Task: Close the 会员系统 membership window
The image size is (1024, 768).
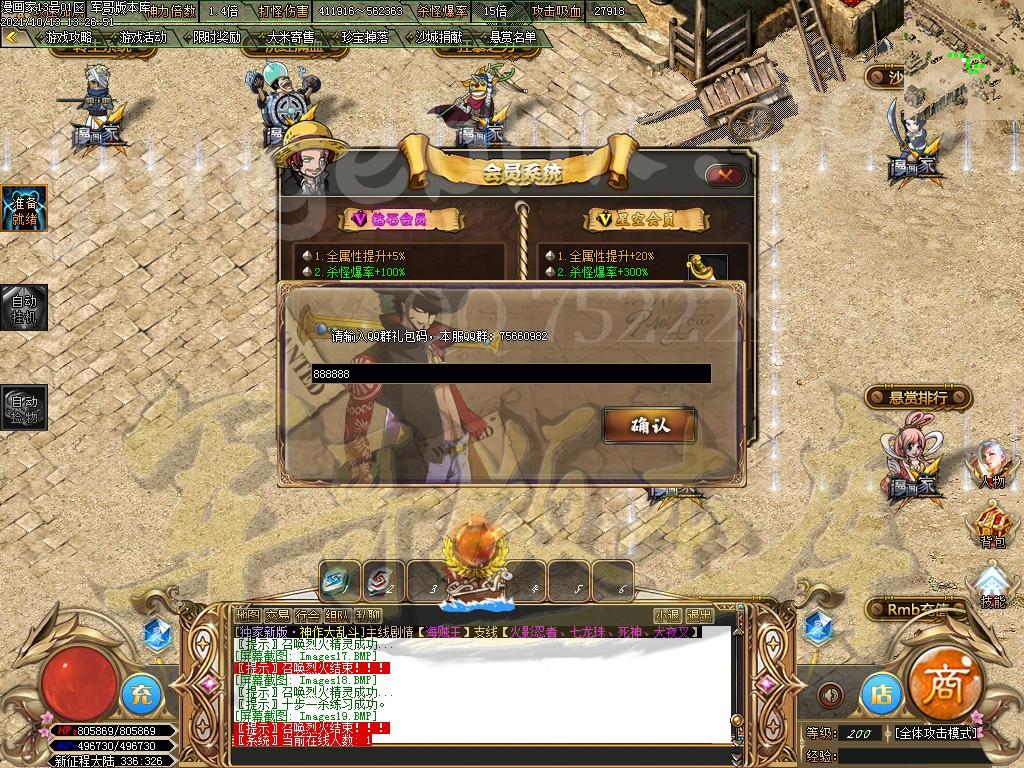Action: [x=725, y=175]
